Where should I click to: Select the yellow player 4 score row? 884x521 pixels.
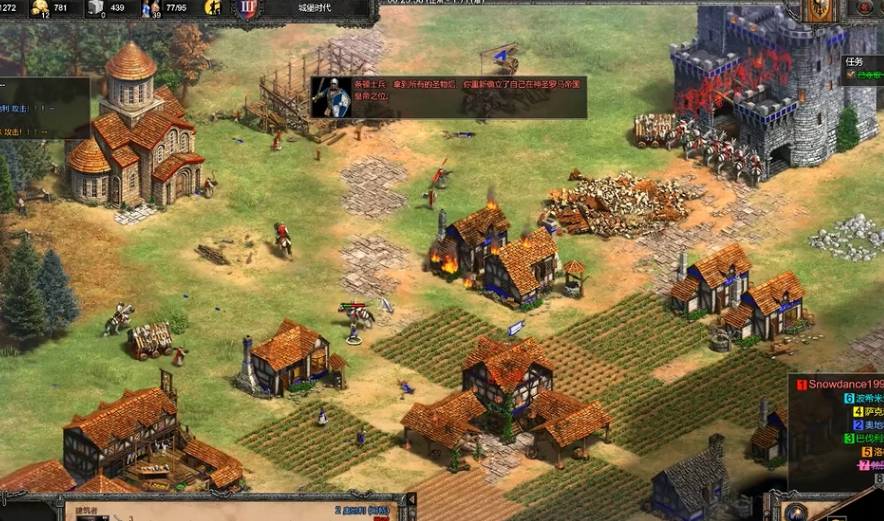[x=866, y=412]
